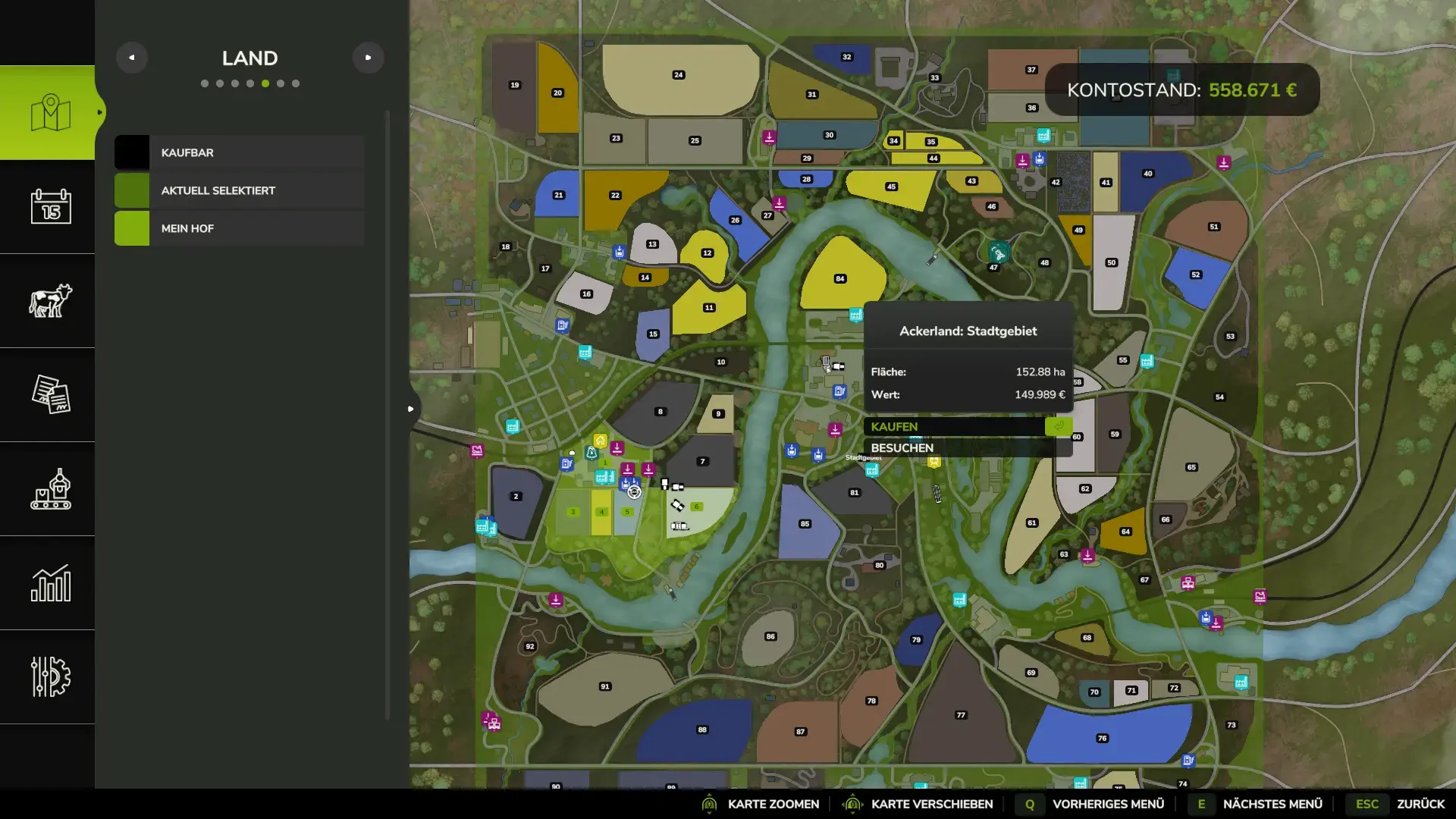Open the production chains factory tab
1456x819 pixels.
[x=50, y=488]
